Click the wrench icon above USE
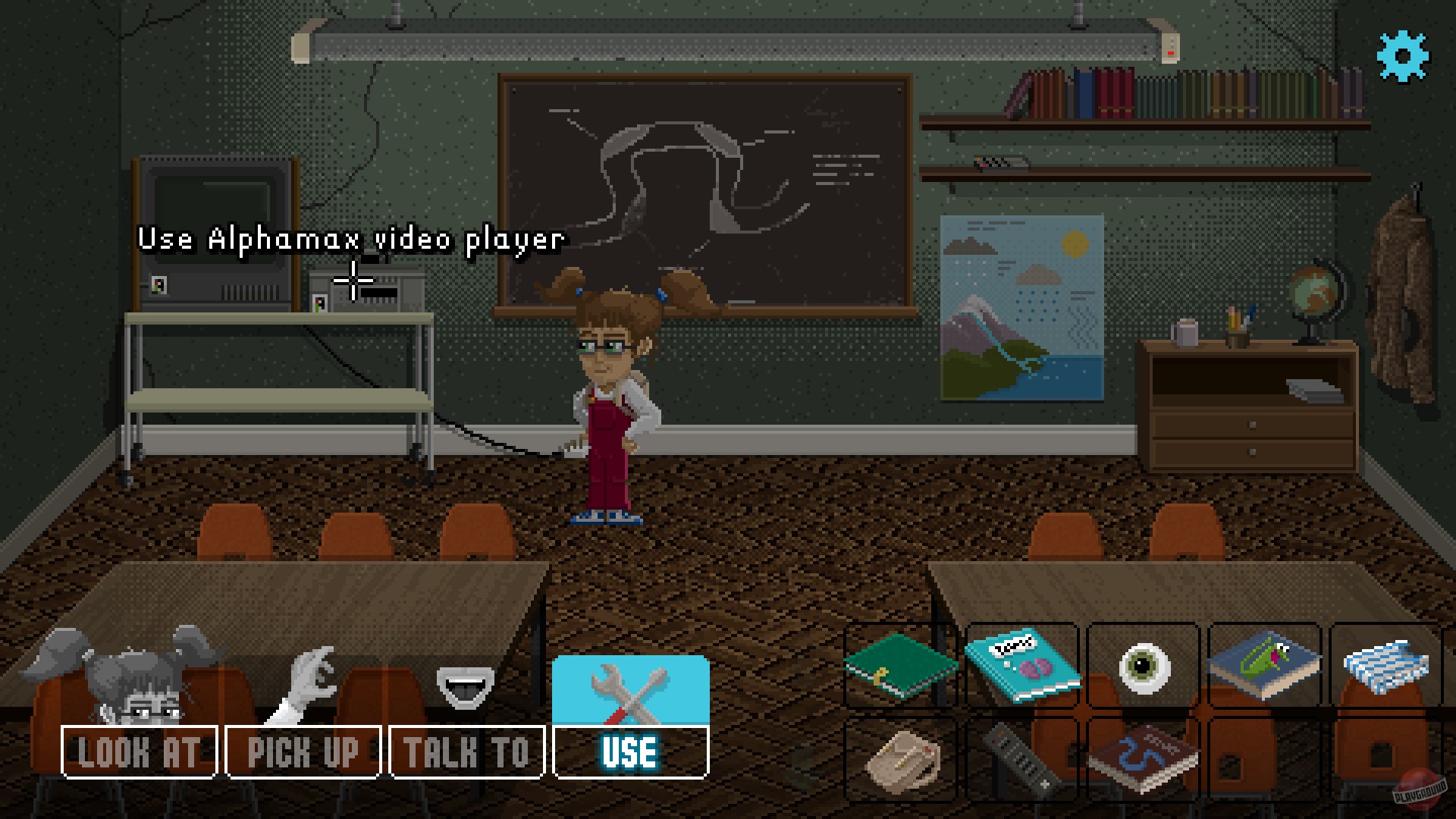This screenshot has height=819, width=1456. [632, 690]
